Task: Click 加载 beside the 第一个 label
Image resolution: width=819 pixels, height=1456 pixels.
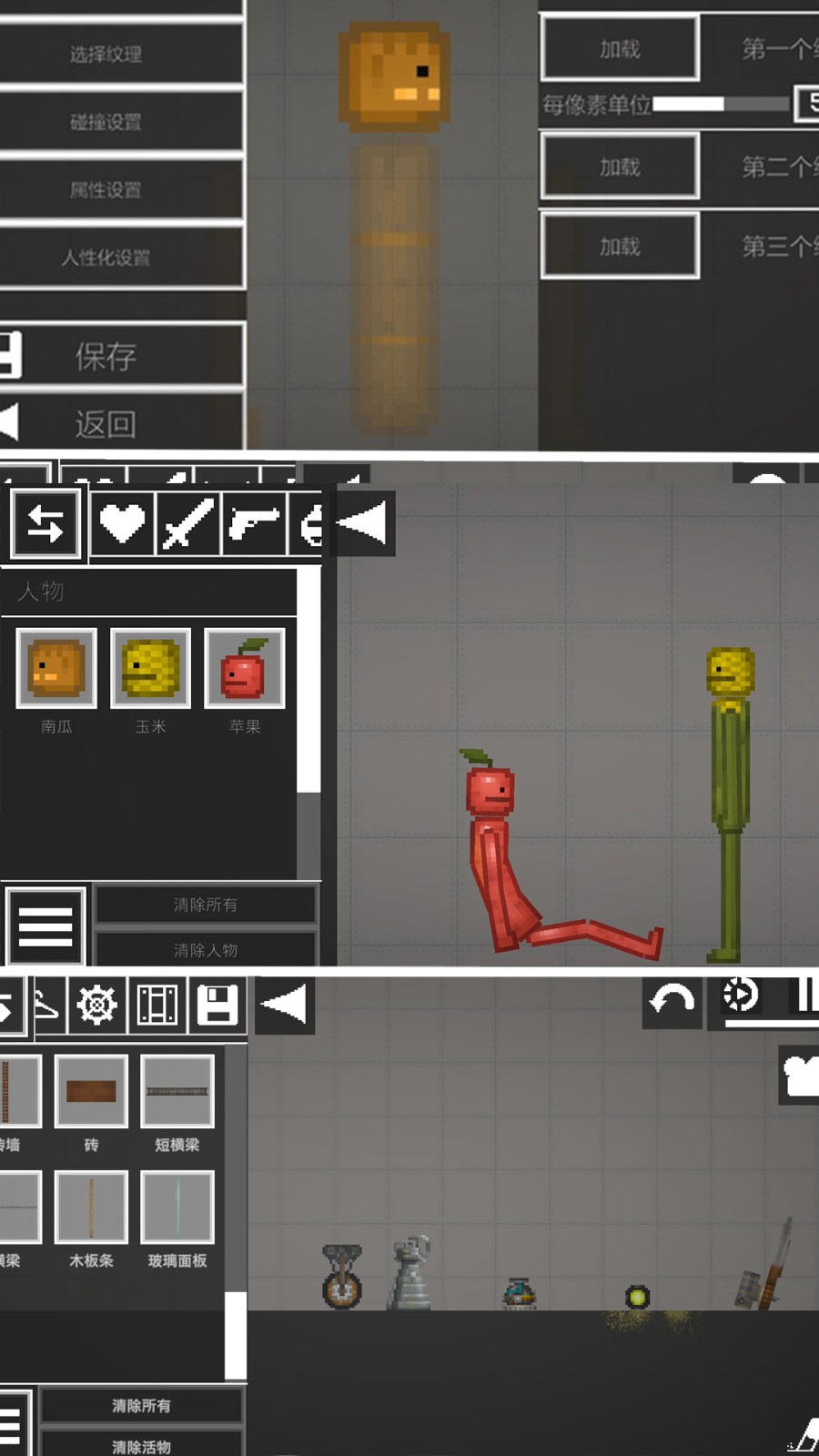Action: pyautogui.click(x=620, y=49)
